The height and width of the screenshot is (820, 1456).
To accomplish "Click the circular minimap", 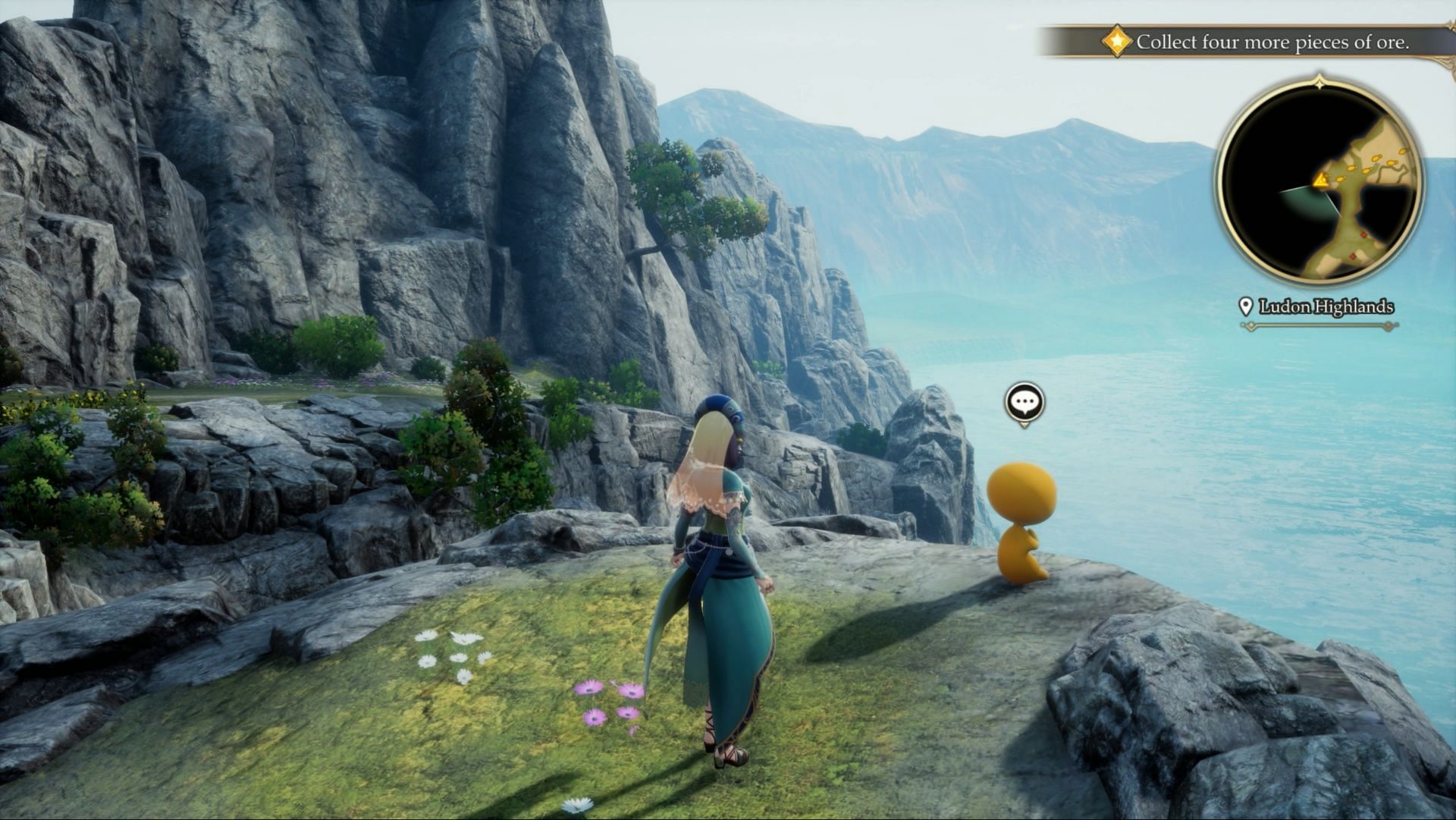I will pos(1319,184).
